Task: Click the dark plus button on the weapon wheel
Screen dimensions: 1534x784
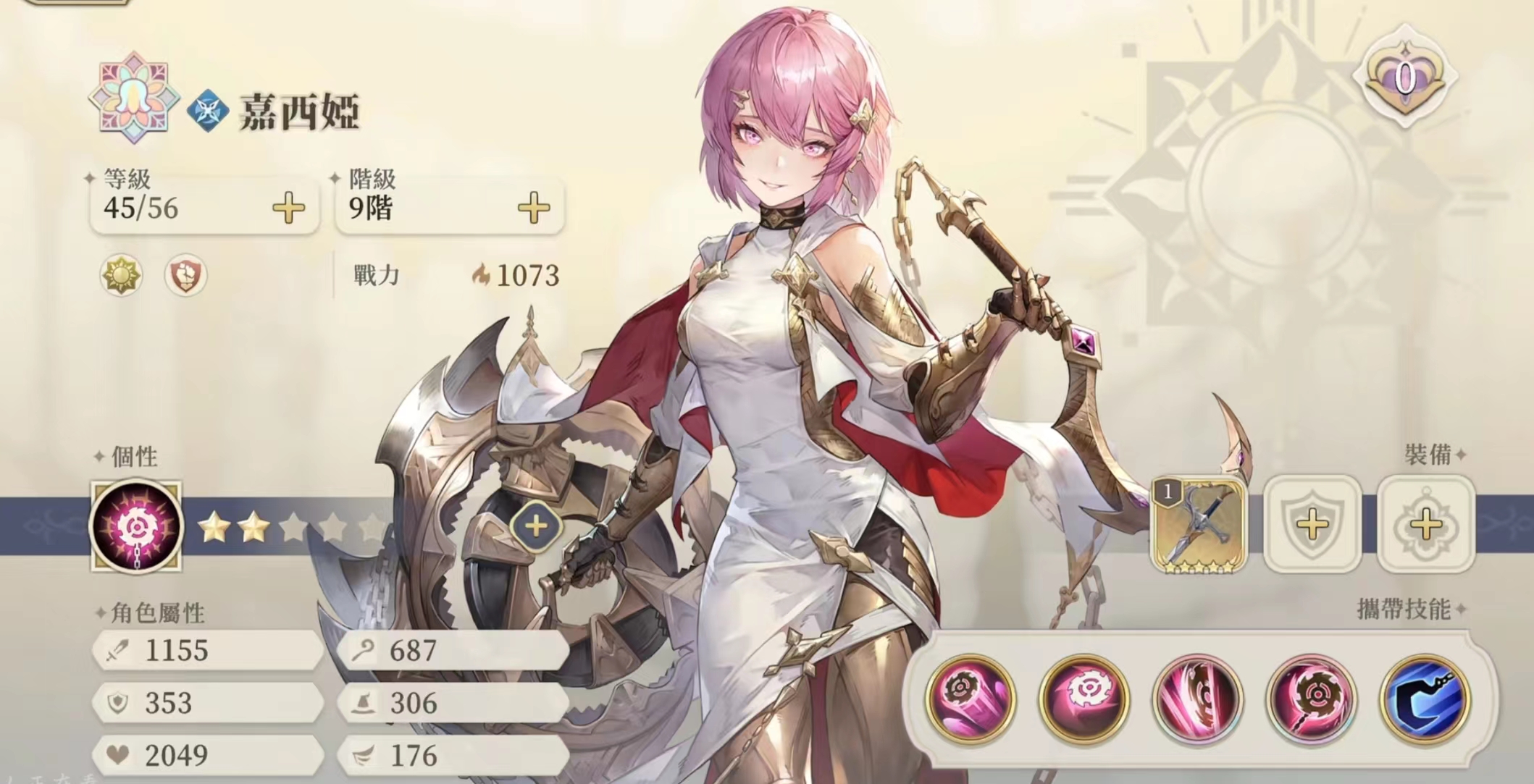Action: click(x=535, y=526)
